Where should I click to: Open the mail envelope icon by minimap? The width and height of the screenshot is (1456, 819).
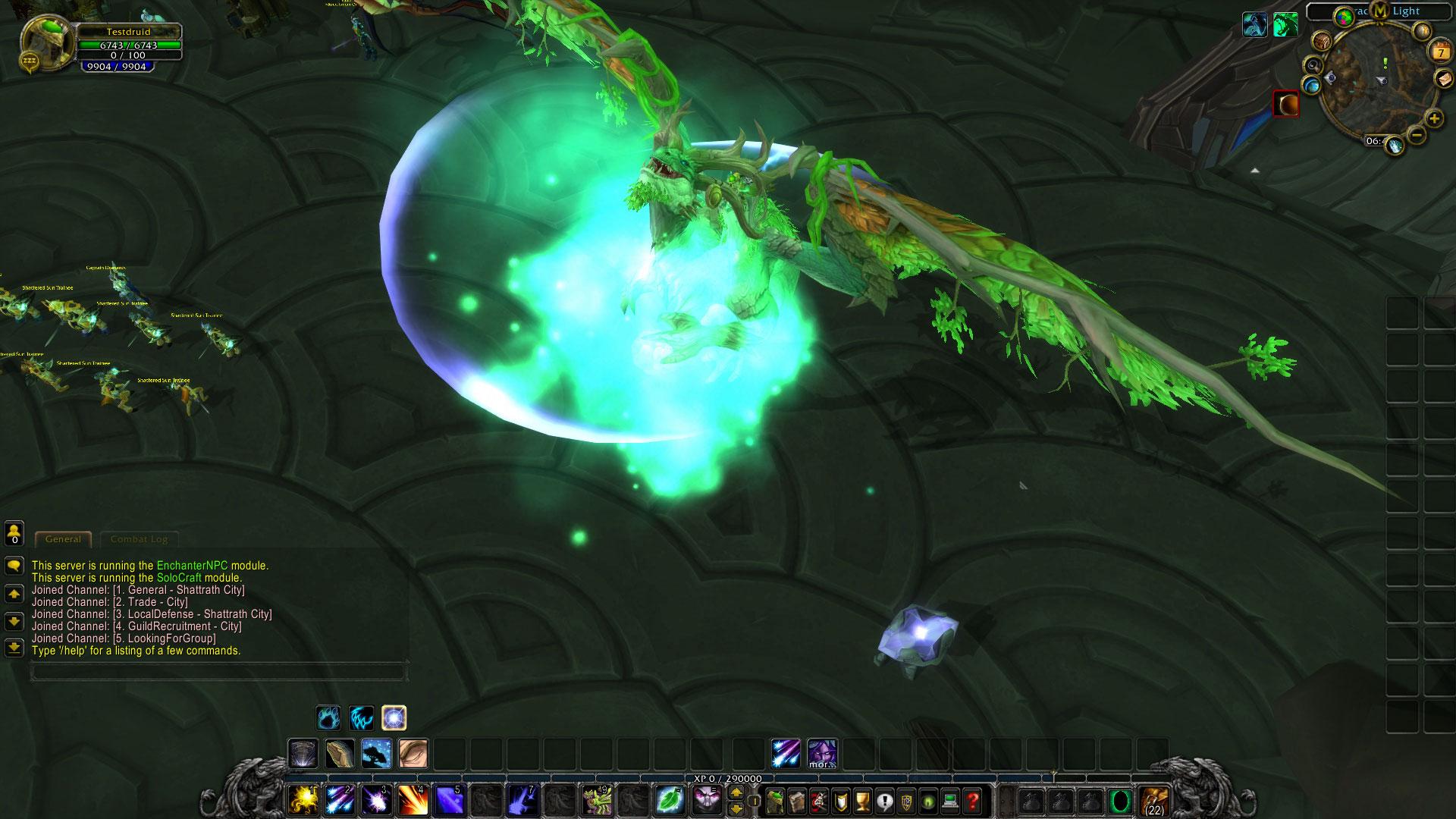point(1443,79)
